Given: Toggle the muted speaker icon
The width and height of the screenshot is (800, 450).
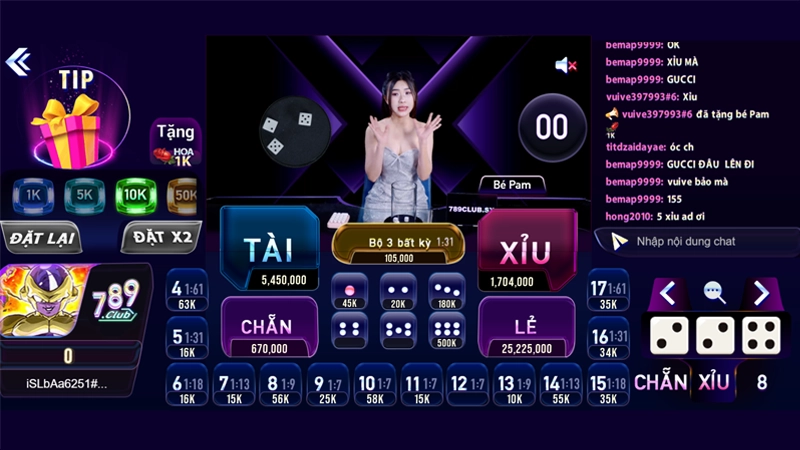Looking at the screenshot, I should pos(566,66).
